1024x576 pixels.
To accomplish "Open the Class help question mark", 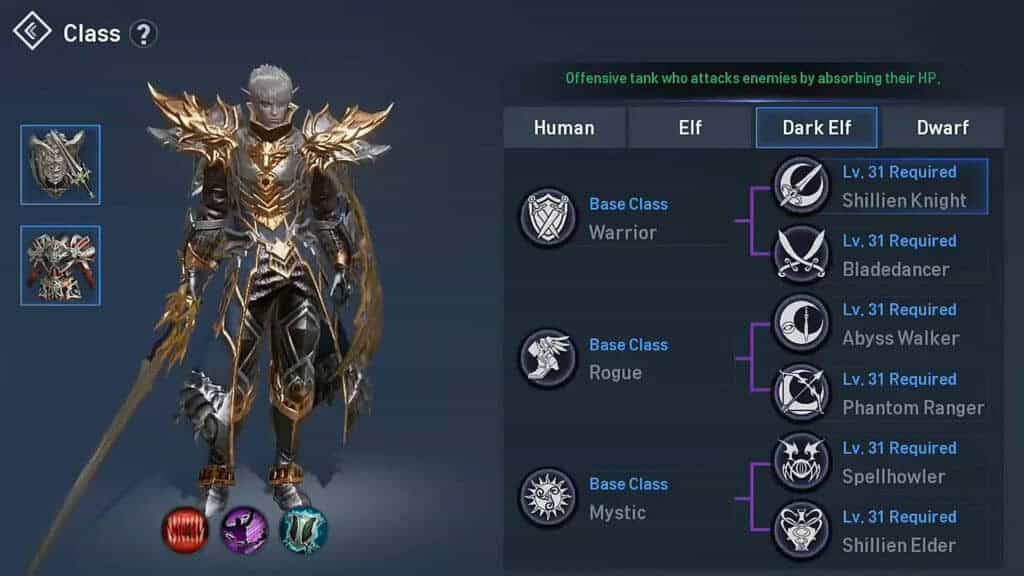I will tap(144, 33).
